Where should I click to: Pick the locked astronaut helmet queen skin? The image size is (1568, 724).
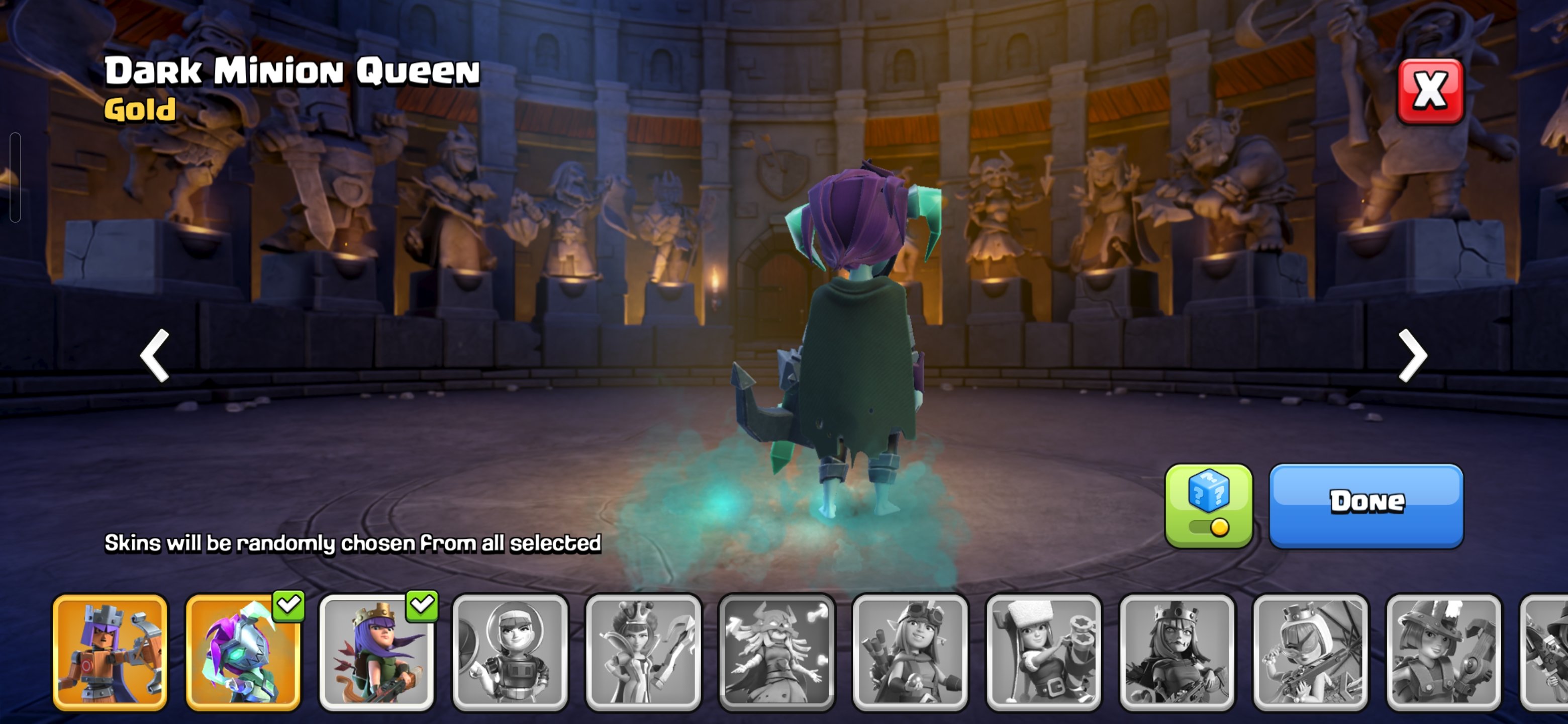point(510,652)
